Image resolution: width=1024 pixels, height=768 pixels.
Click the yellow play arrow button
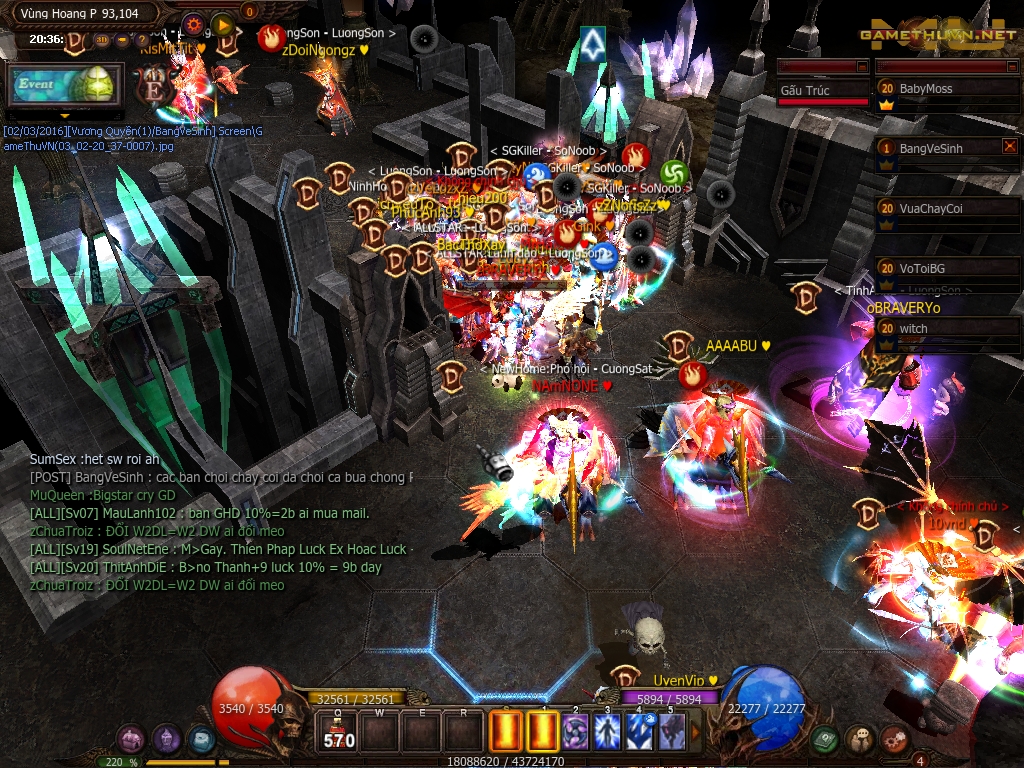pyautogui.click(x=223, y=25)
